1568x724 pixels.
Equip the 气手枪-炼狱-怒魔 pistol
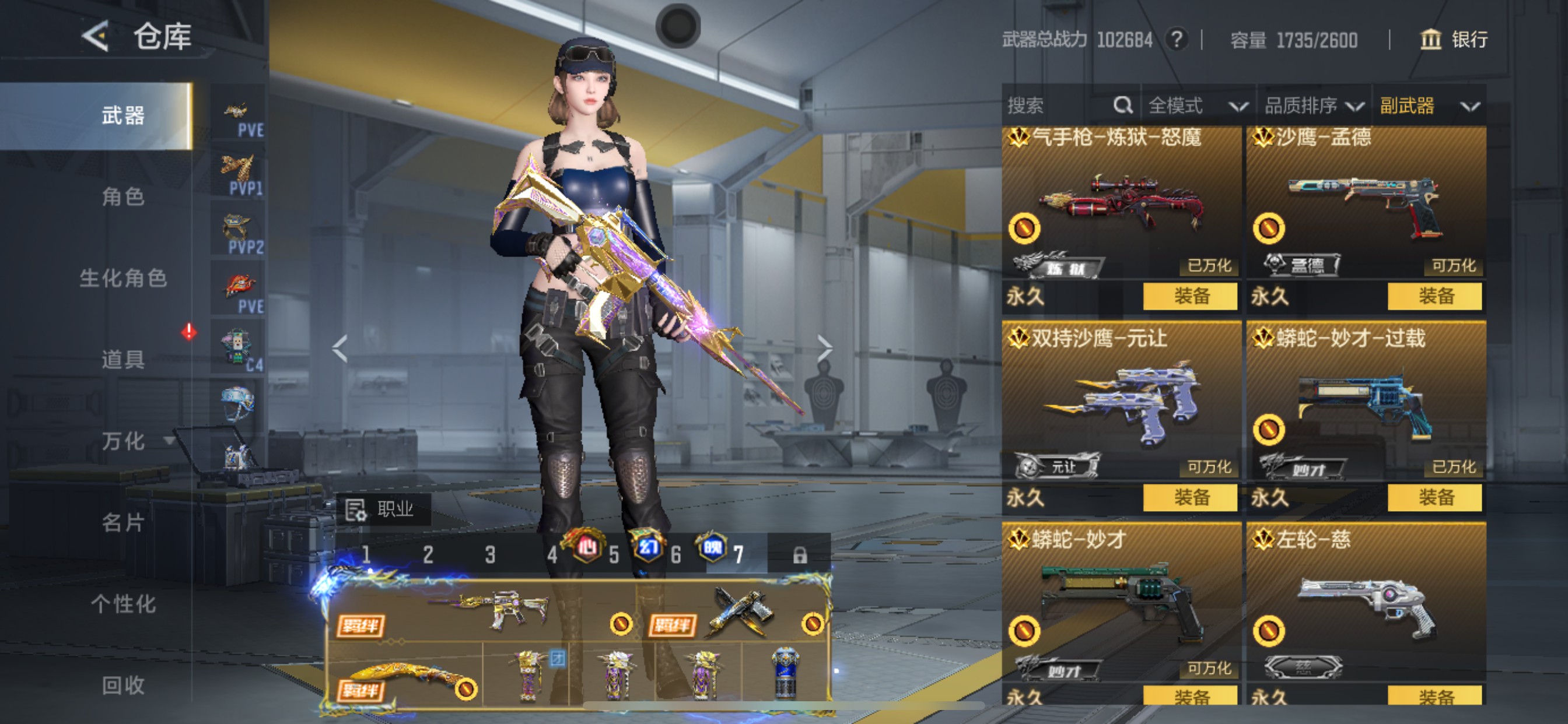[1190, 296]
